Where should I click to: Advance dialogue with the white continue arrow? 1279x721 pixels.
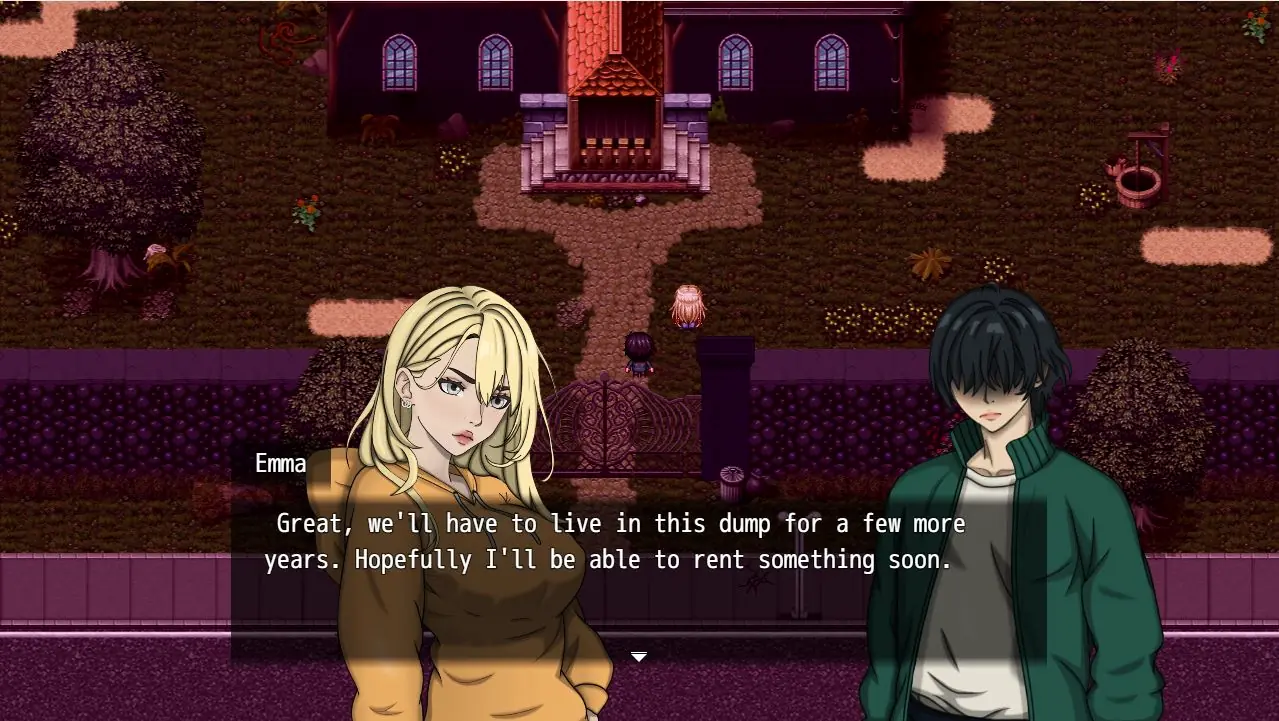tap(639, 657)
